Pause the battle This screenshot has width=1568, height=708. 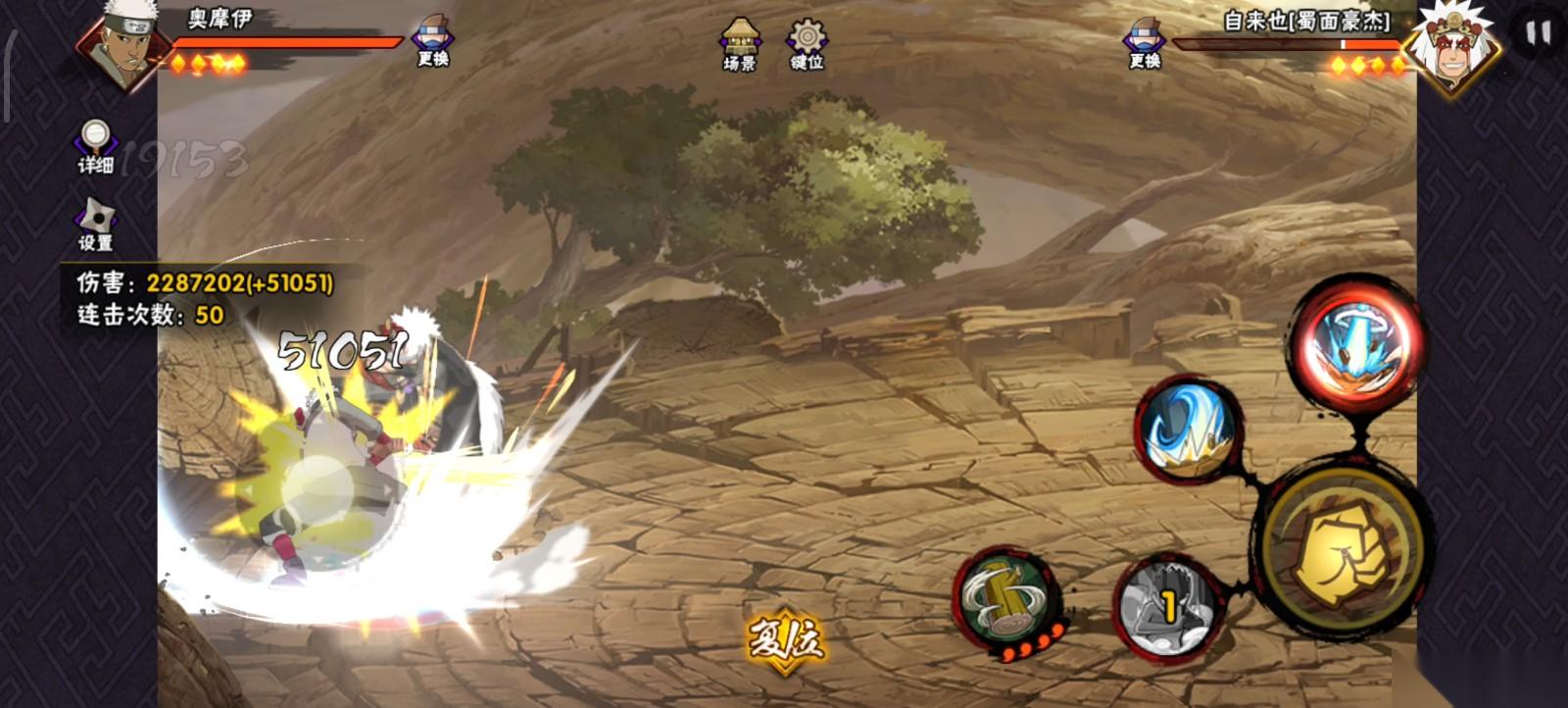1537,34
